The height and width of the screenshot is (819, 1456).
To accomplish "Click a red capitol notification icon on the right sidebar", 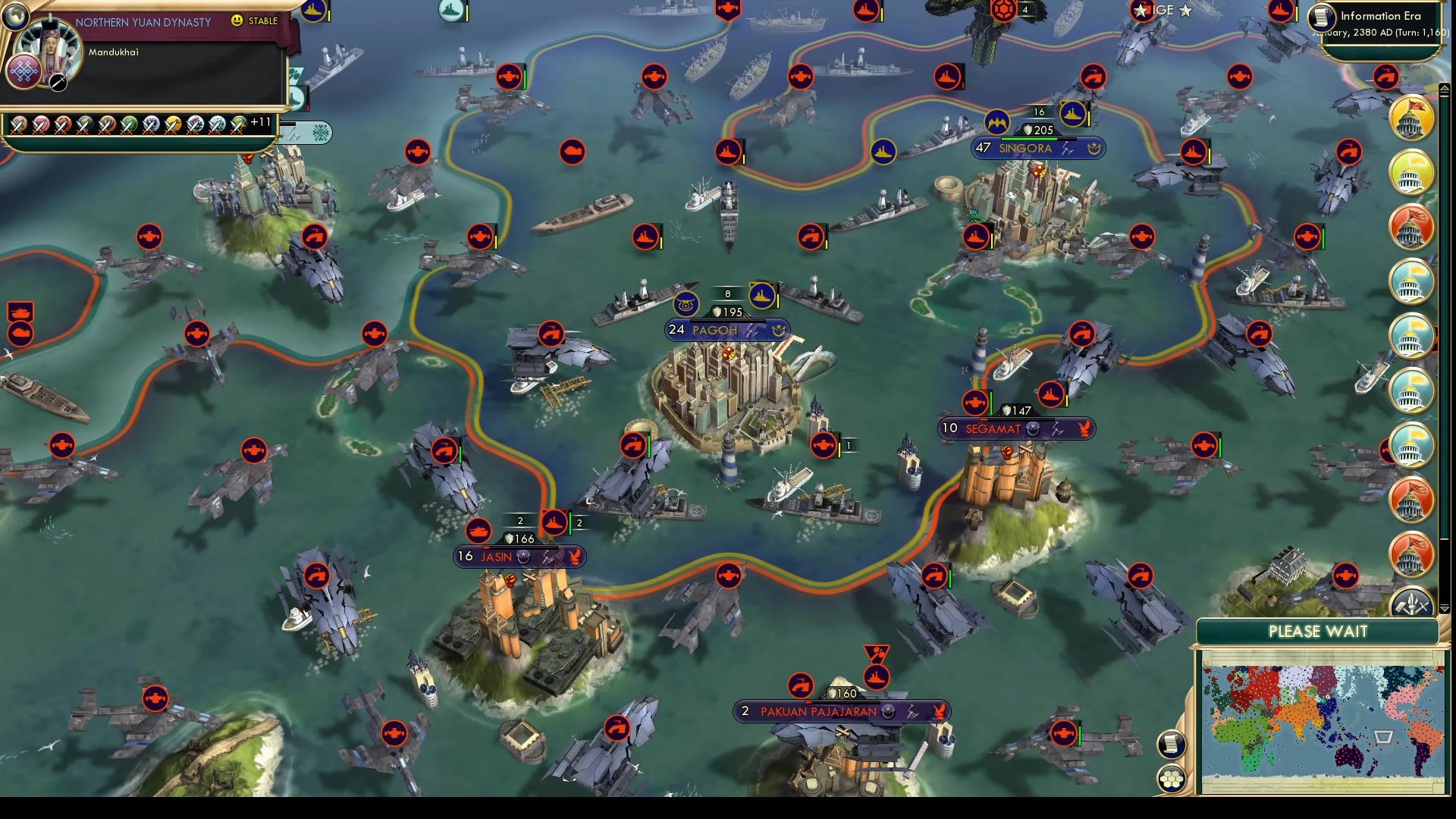I will [x=1410, y=225].
